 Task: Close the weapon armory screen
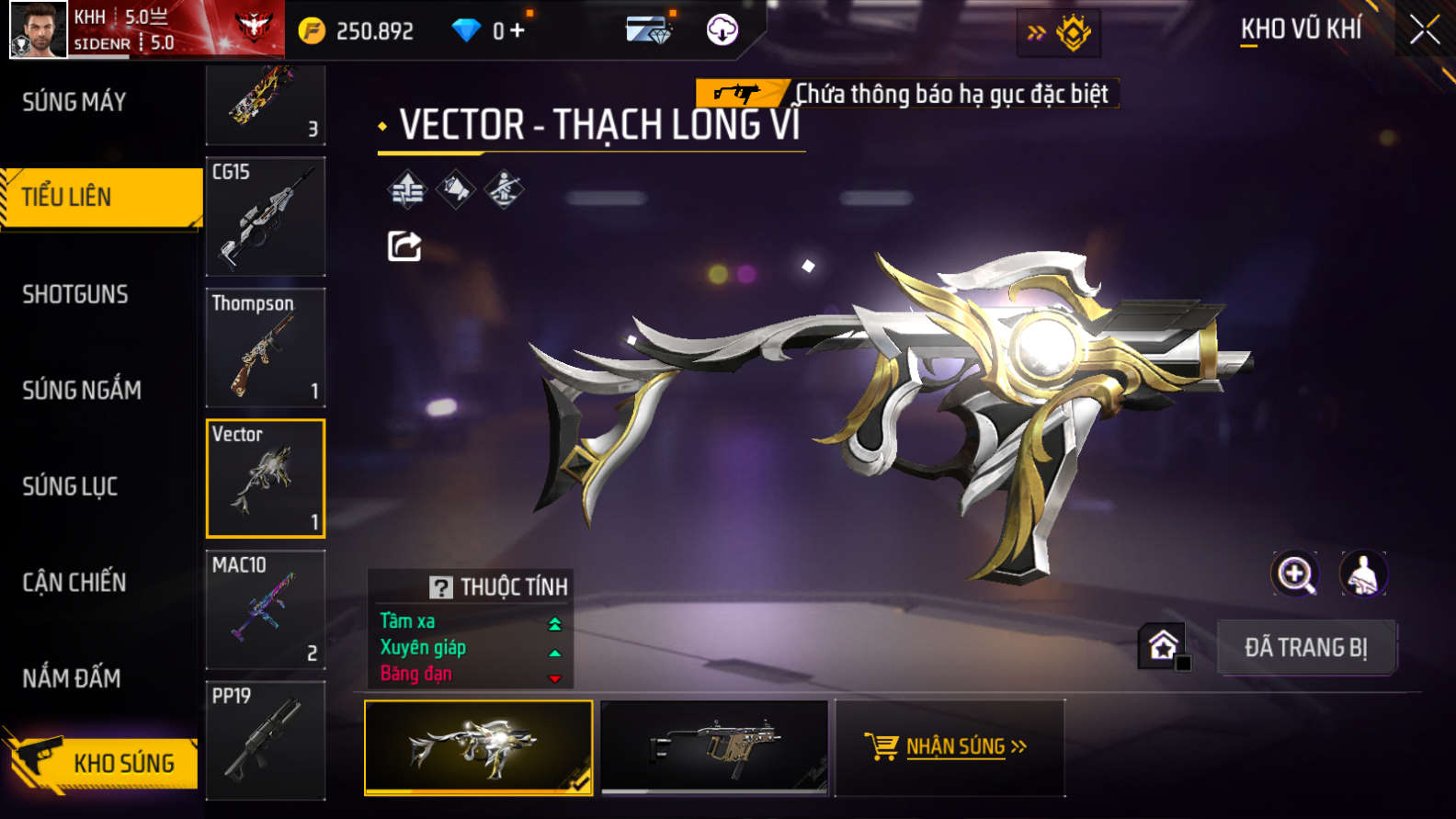coord(1424,30)
